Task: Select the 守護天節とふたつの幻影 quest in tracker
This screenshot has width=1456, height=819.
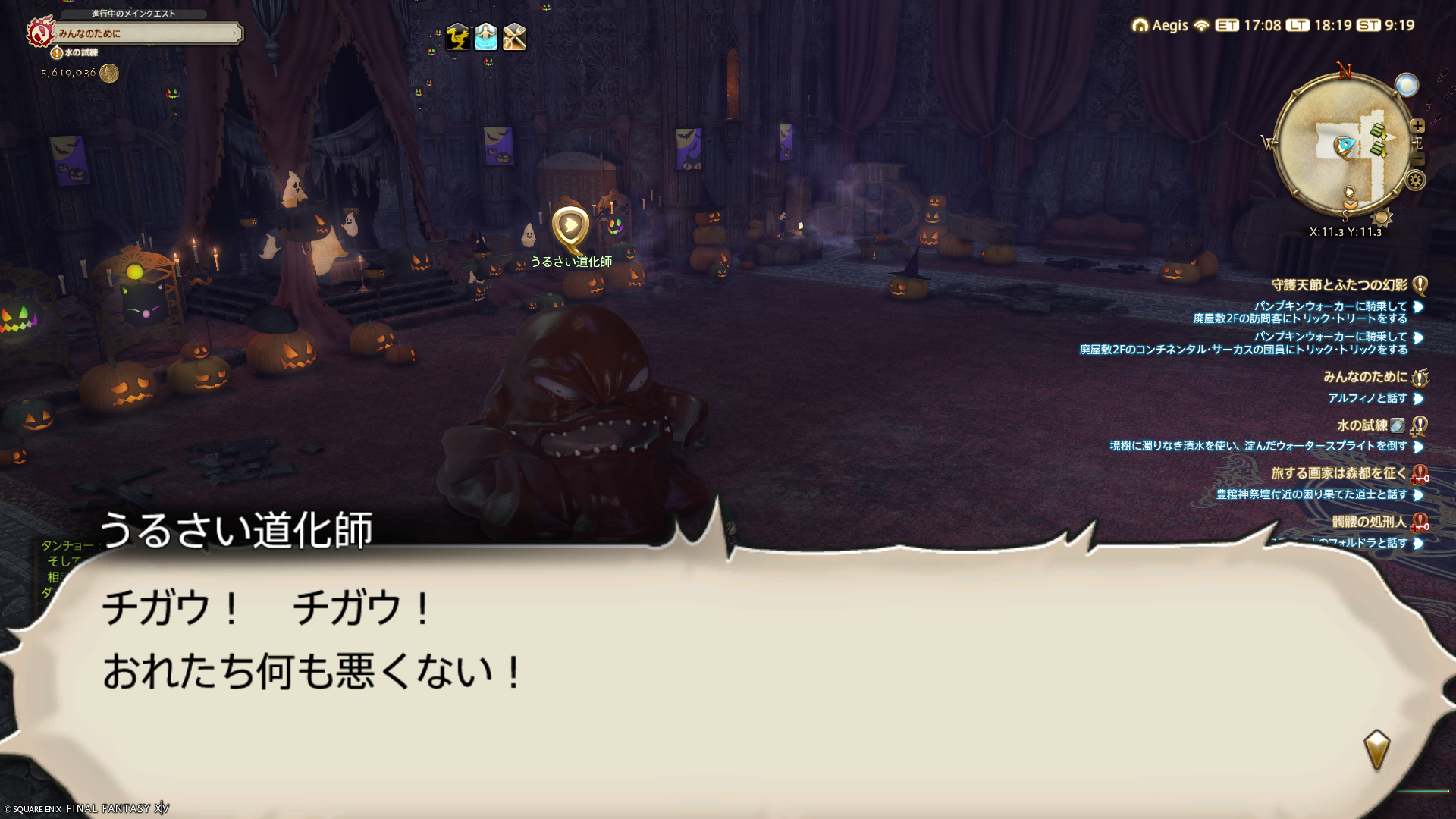Action: (x=1339, y=285)
